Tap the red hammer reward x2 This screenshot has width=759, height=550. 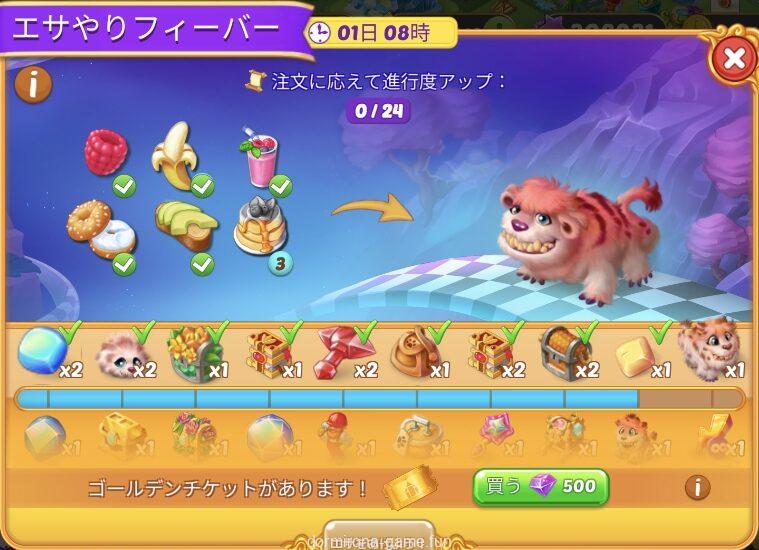coord(341,351)
